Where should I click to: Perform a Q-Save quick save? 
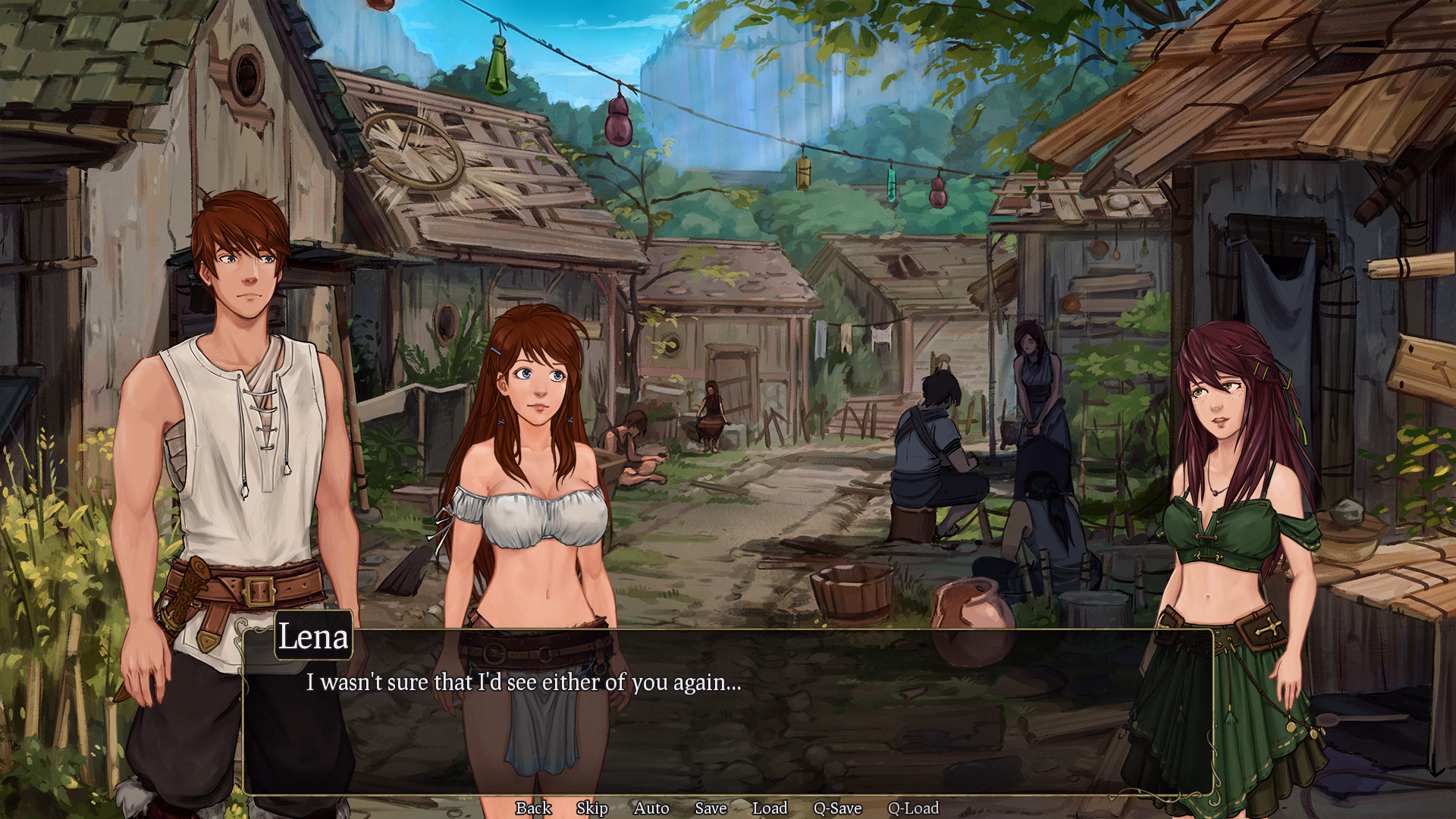[x=836, y=808]
